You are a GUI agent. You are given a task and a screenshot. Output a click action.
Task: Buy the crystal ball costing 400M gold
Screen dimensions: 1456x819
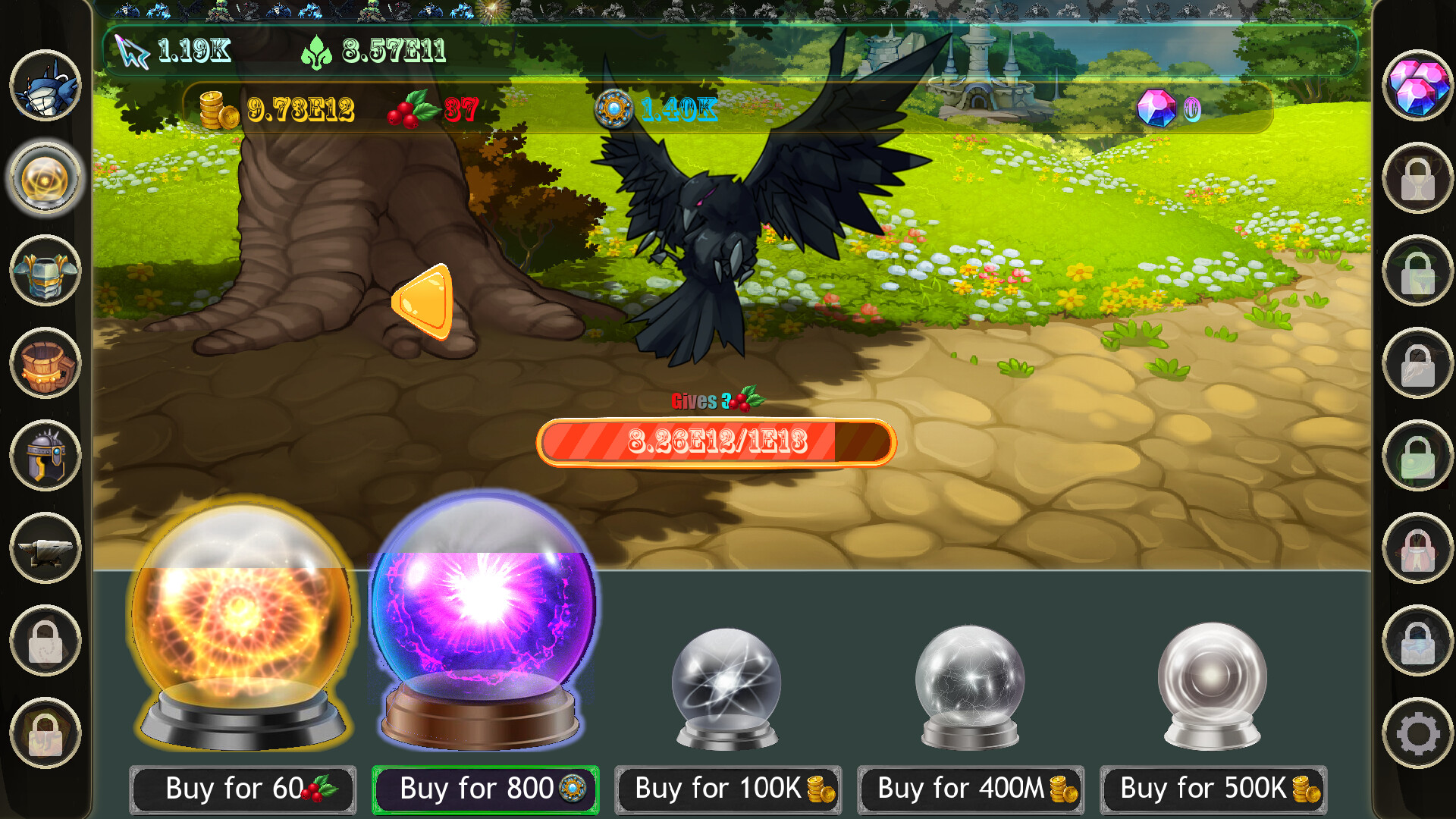(969, 789)
